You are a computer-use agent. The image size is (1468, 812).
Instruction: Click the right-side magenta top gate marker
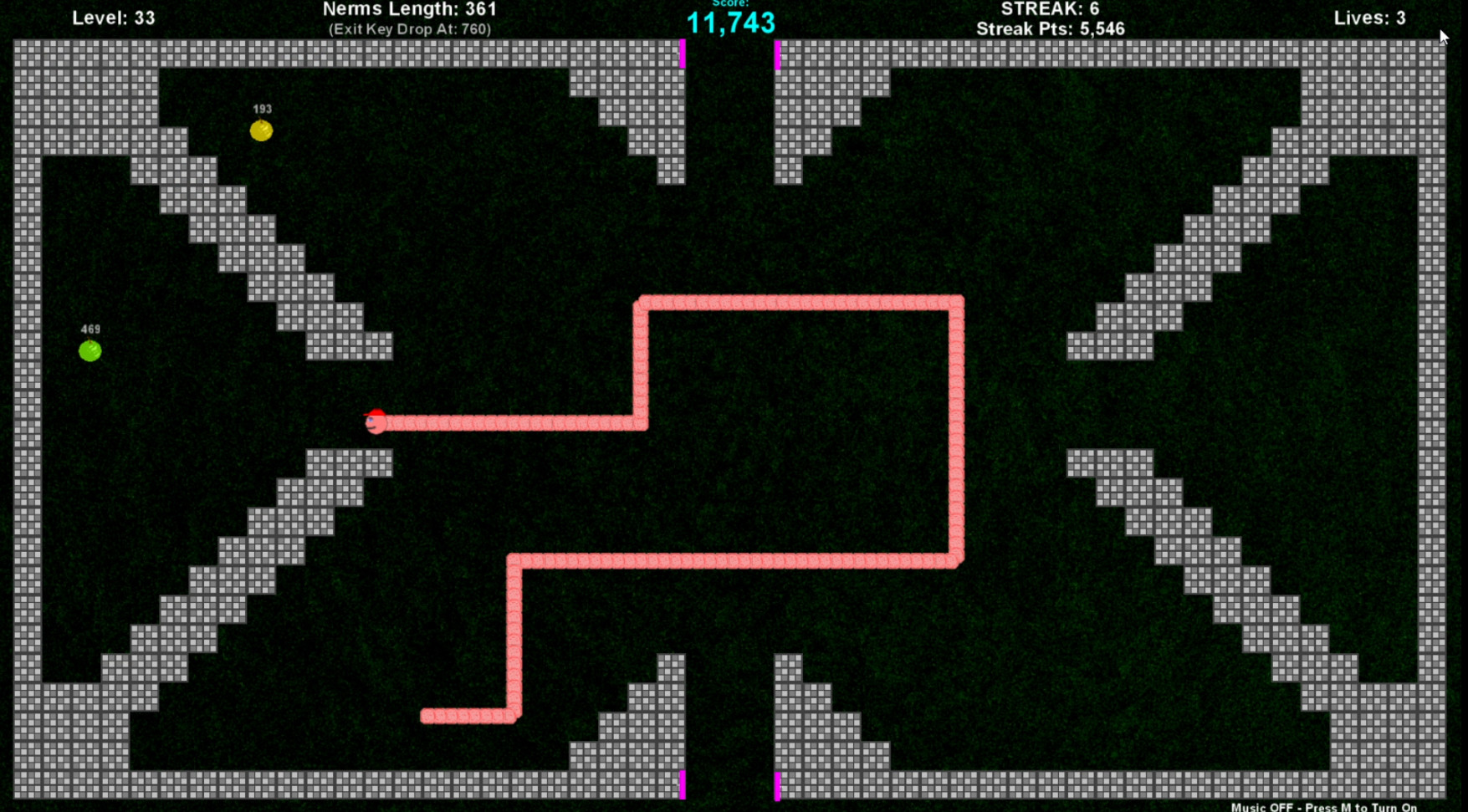(779, 56)
